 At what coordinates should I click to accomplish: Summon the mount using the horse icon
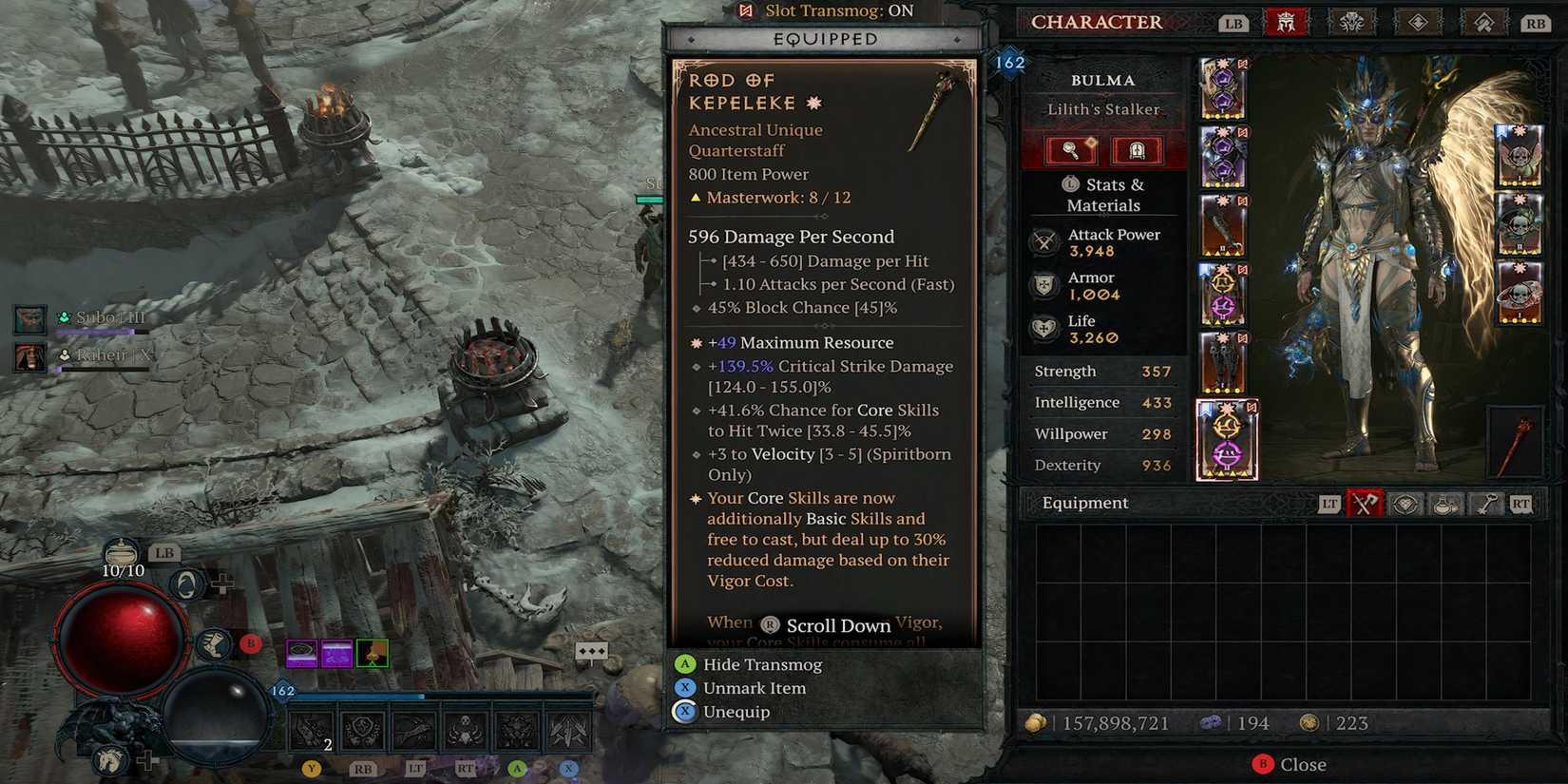(x=109, y=759)
